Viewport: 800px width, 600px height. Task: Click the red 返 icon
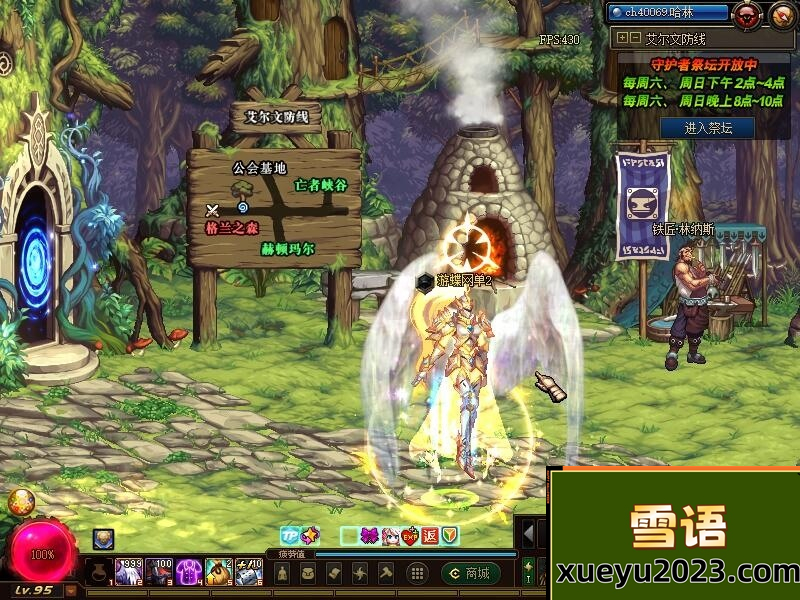(429, 536)
